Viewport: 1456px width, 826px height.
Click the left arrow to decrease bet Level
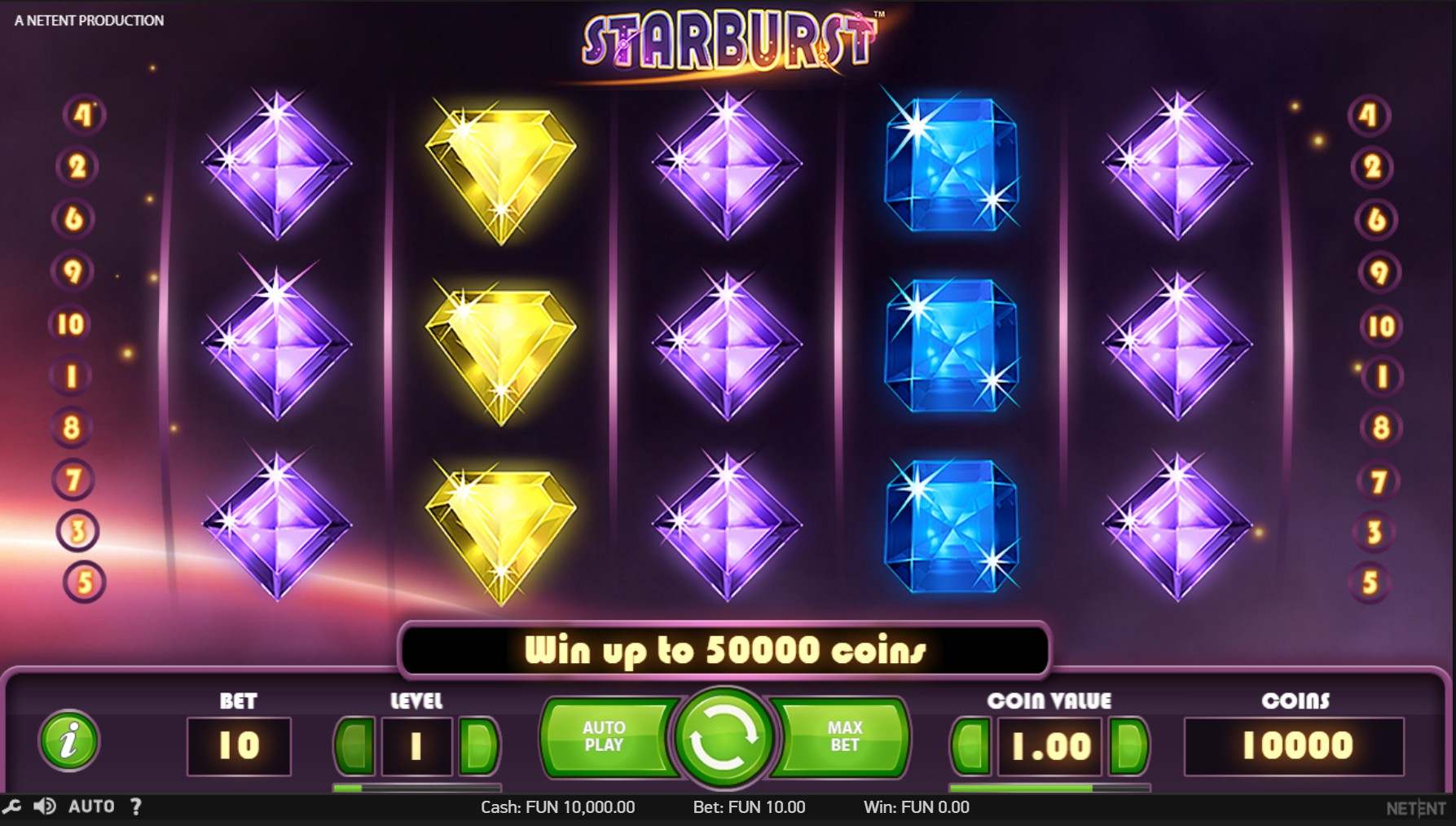(x=354, y=745)
